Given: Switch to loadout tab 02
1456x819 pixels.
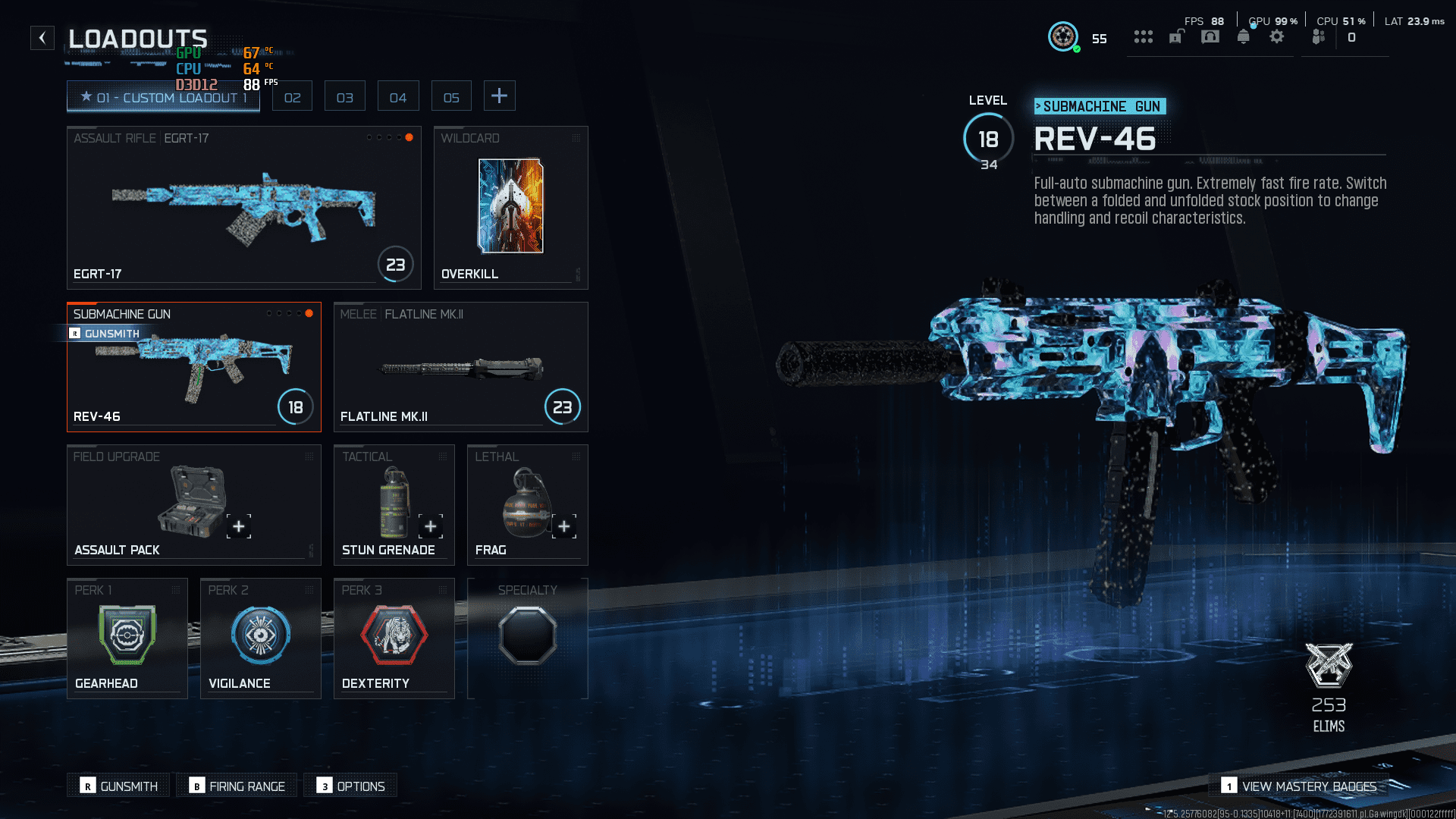Looking at the screenshot, I should tap(292, 97).
